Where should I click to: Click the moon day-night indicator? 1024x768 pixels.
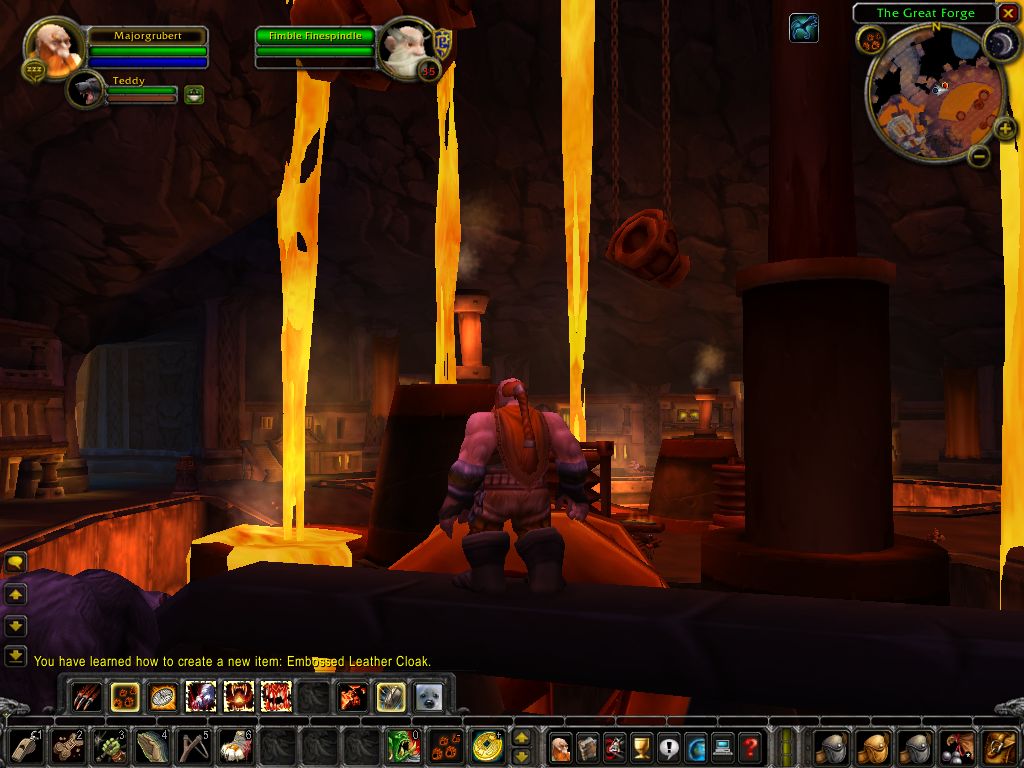coord(1000,42)
